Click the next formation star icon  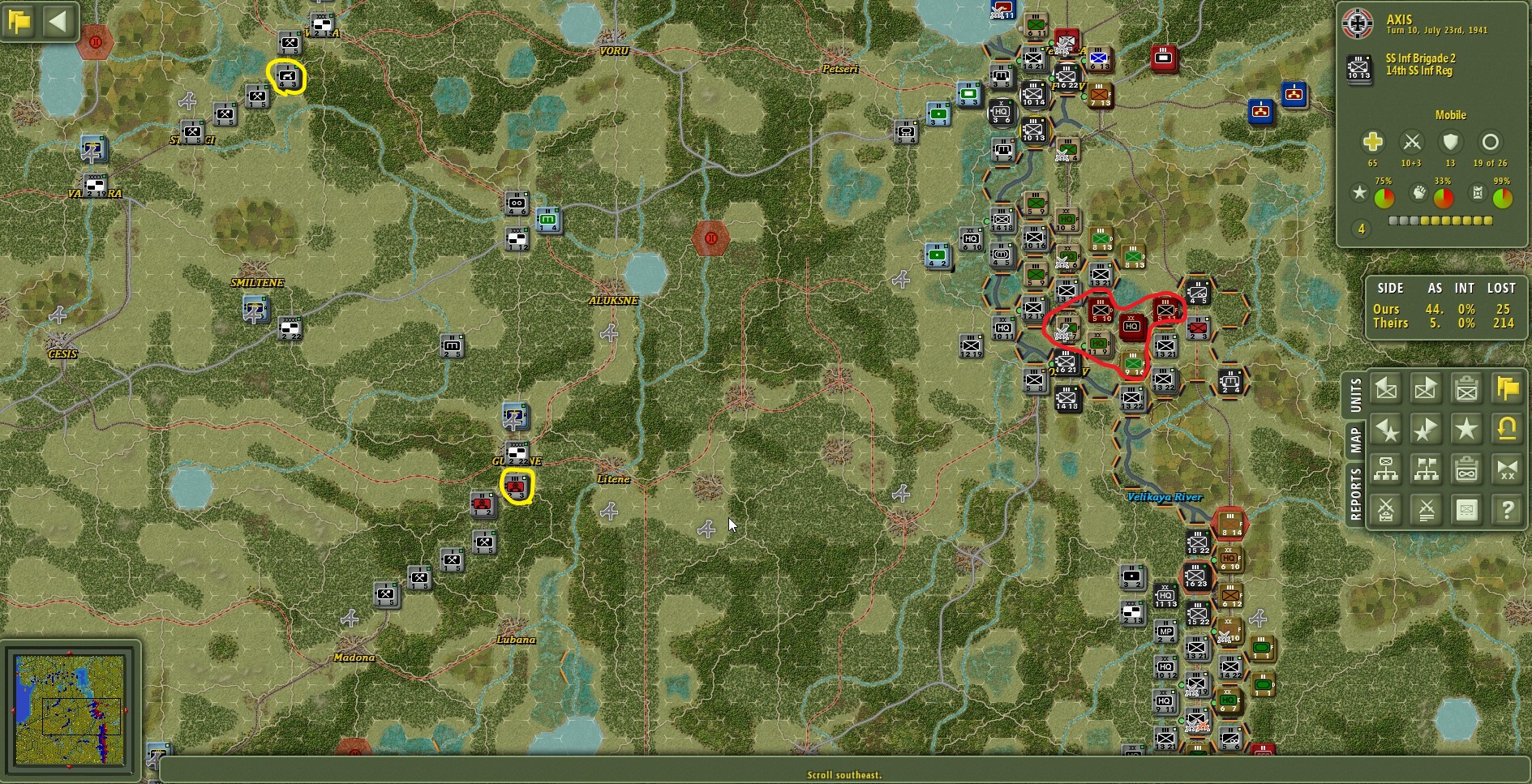pyautogui.click(x=1426, y=429)
